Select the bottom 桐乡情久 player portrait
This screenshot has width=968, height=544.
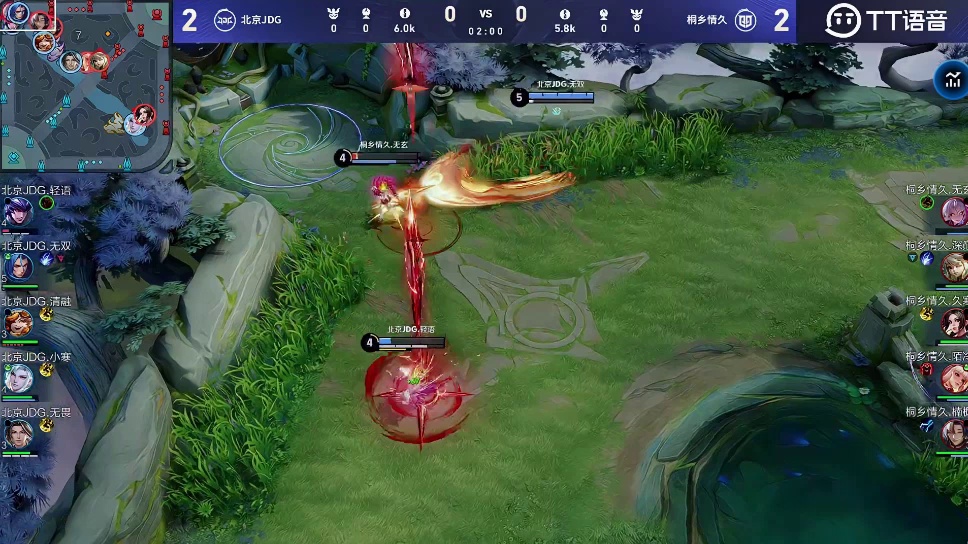click(953, 434)
